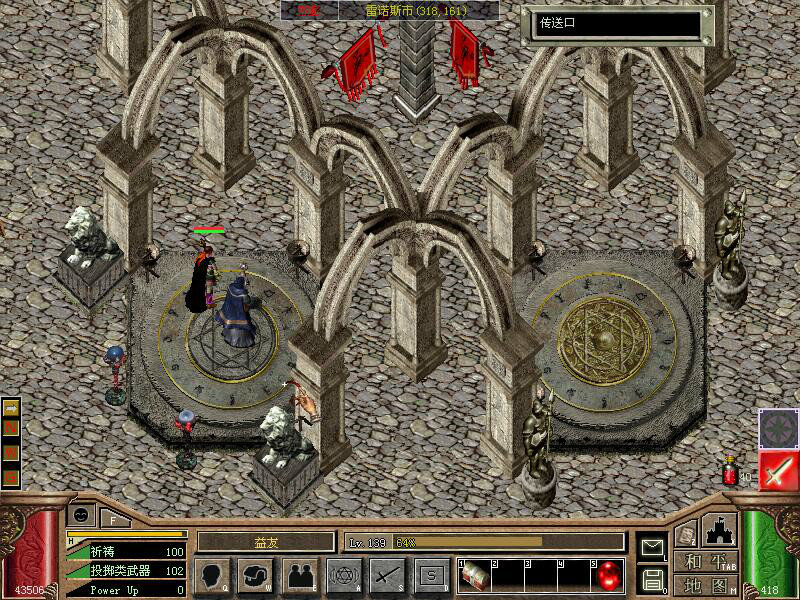Image resolution: width=800 pixels, height=600 pixels.
Task: Open the pouch inventory button
Action: click(x=255, y=575)
